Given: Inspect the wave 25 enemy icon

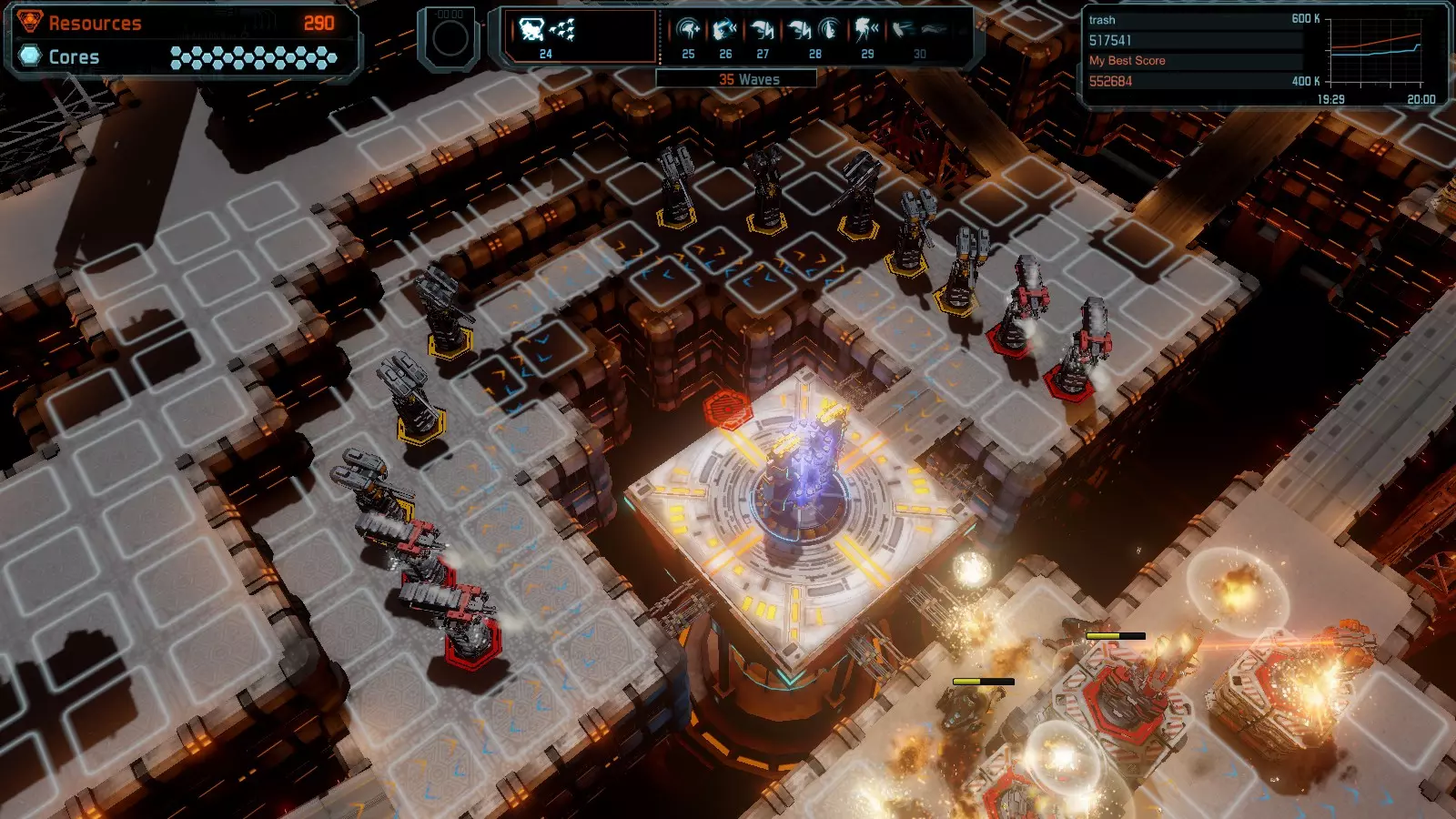Looking at the screenshot, I should pos(689,32).
